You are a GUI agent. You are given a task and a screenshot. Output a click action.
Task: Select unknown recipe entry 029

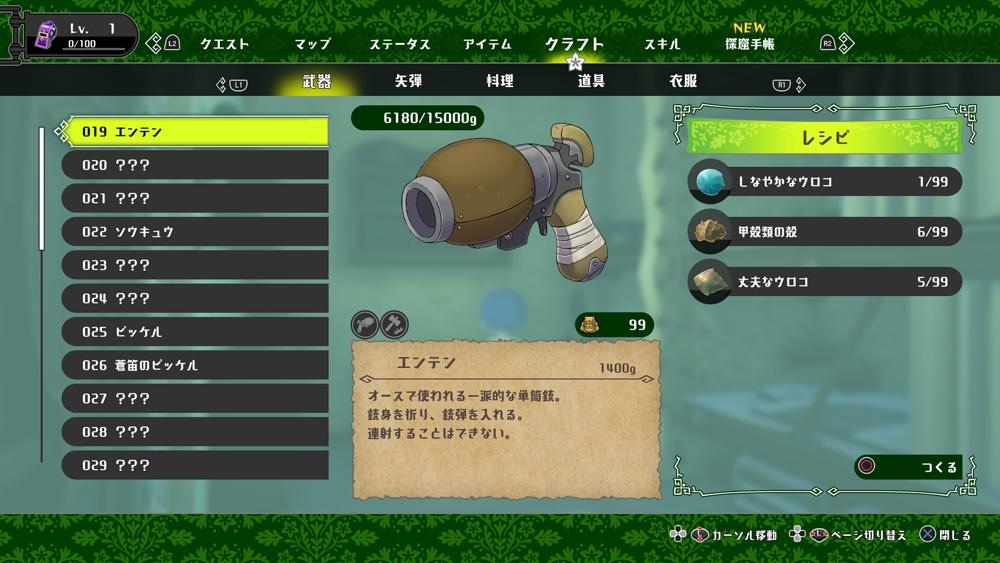pyautogui.click(x=195, y=465)
